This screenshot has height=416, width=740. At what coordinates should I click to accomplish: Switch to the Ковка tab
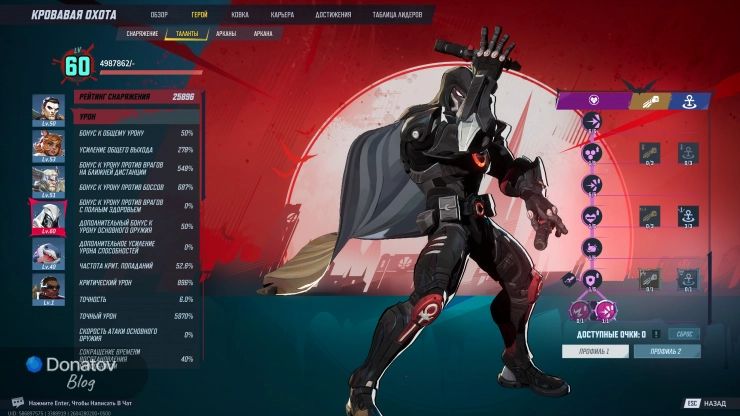(x=239, y=16)
